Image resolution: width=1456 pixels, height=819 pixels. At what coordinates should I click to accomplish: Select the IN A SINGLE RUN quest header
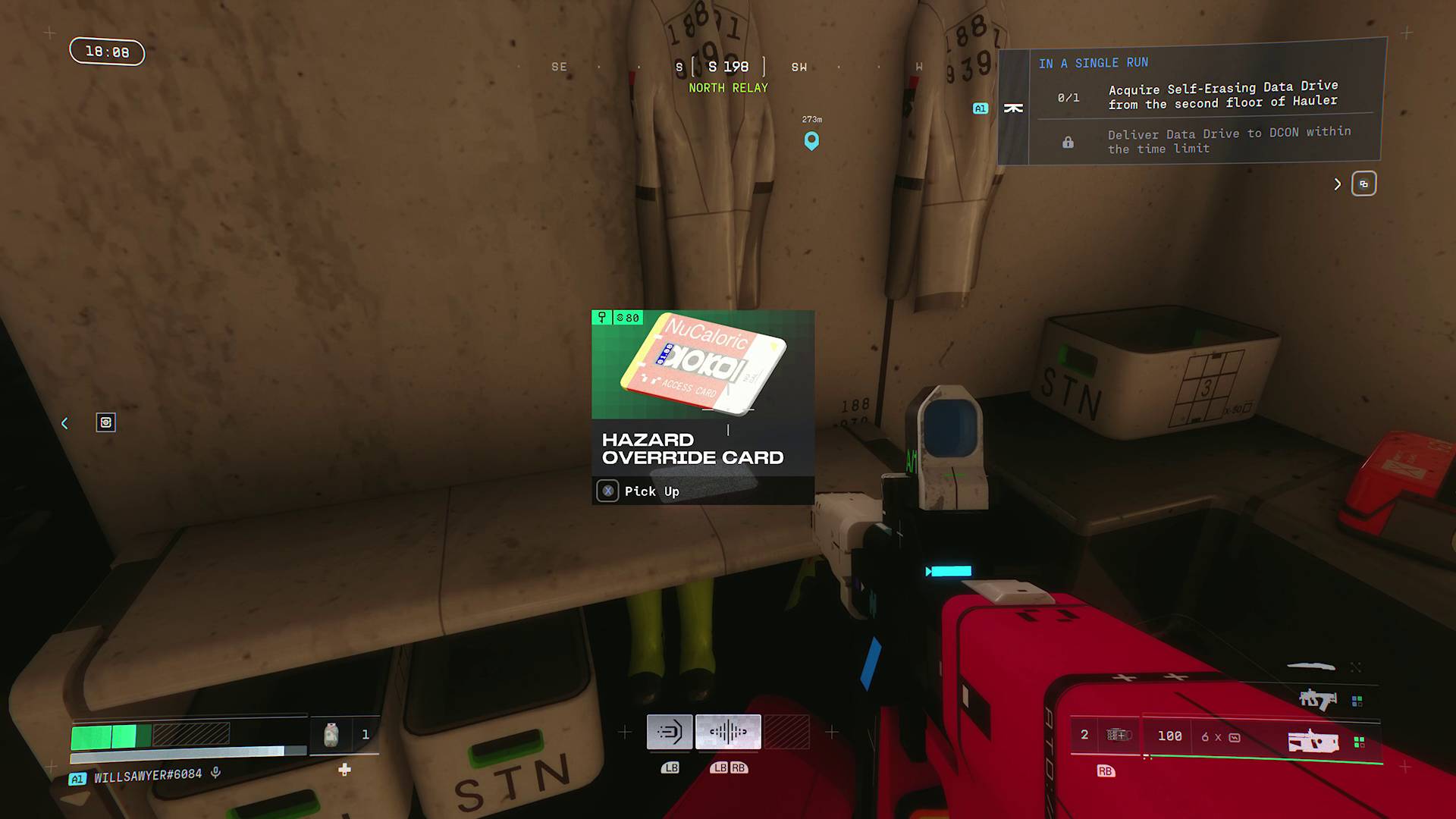coord(1094,62)
